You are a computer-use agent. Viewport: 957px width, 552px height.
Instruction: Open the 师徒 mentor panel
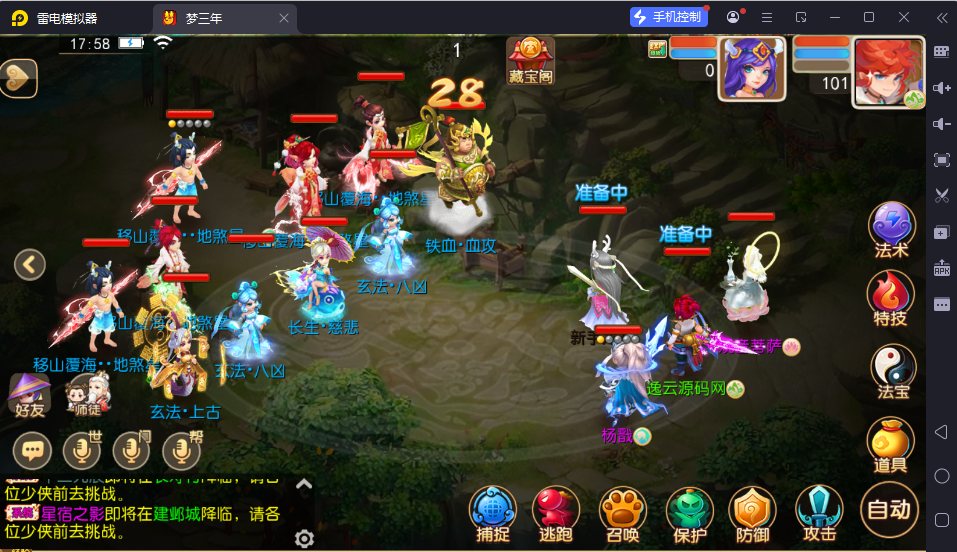[87, 394]
